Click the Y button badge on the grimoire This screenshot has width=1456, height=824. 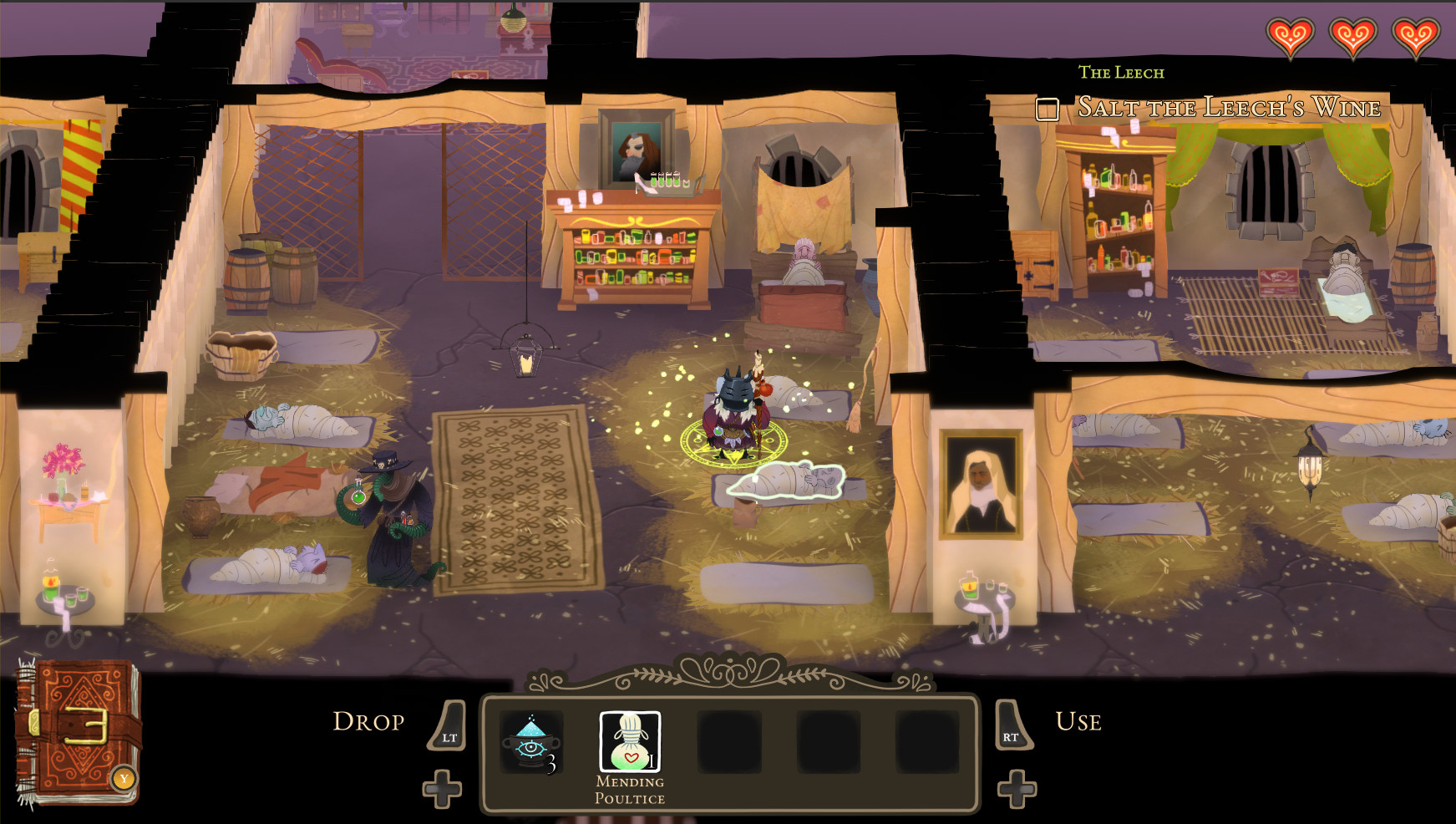125,779
